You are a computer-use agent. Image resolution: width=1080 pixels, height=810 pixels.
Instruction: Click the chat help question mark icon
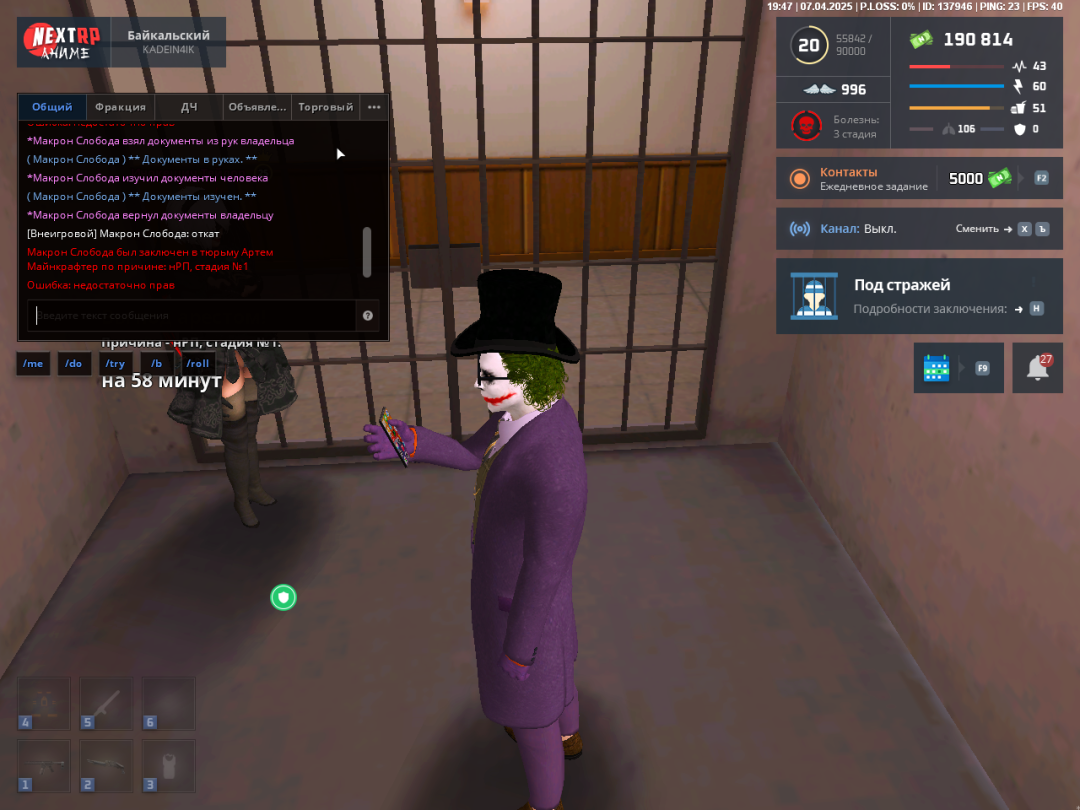pos(368,316)
